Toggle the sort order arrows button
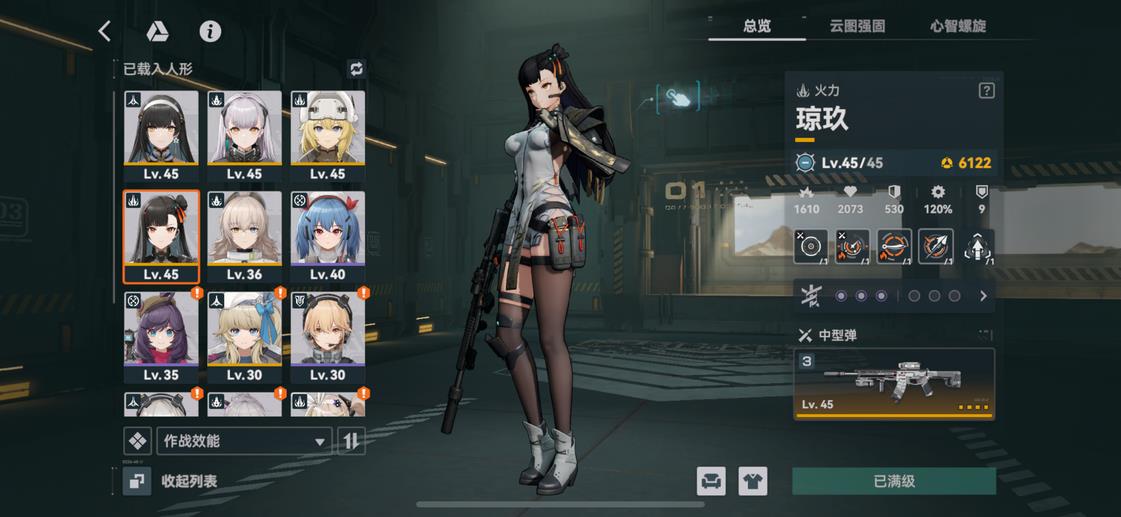Screen dimensions: 1121x517 [351, 441]
